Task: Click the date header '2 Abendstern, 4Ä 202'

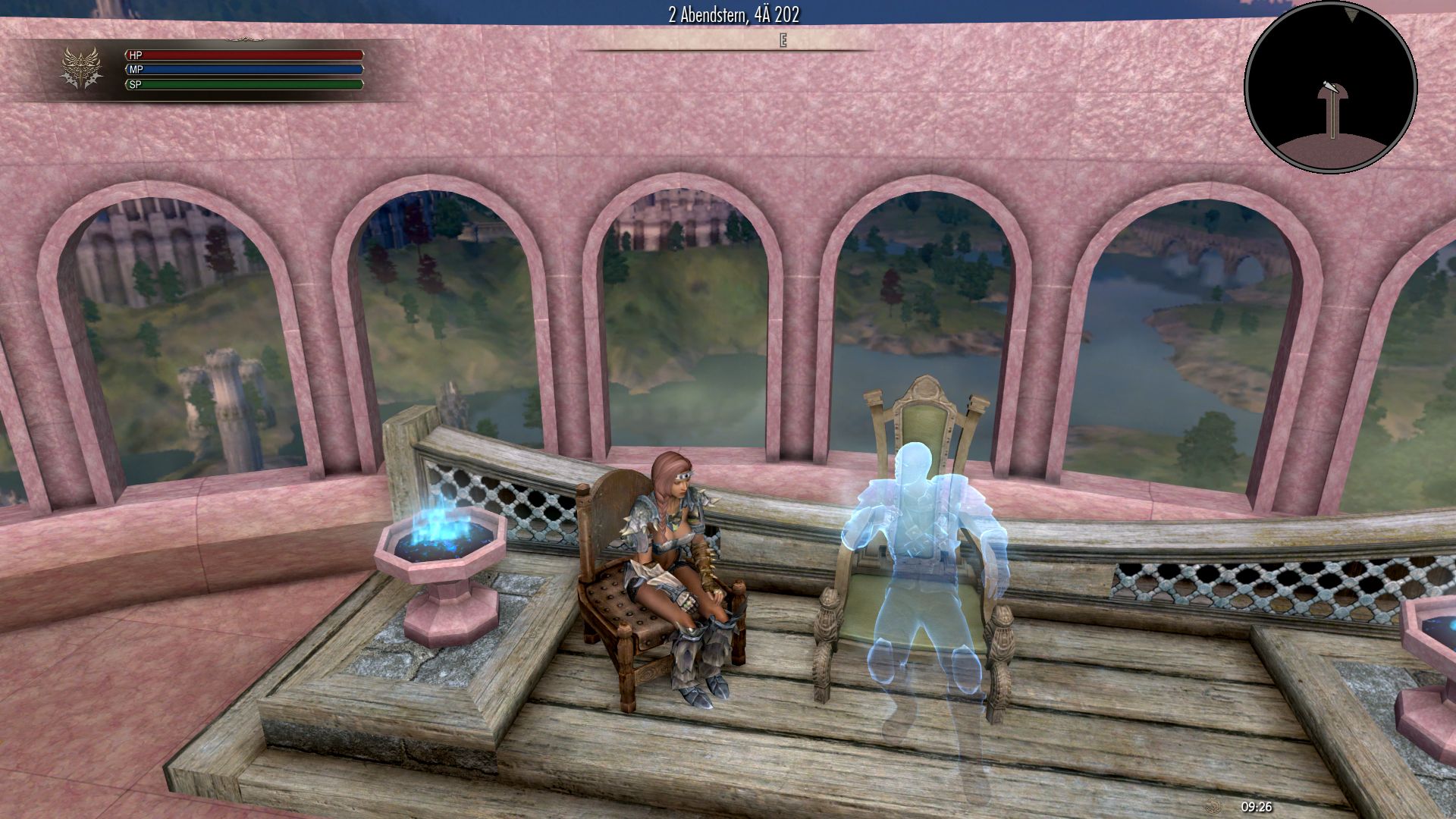Action: 734,13
